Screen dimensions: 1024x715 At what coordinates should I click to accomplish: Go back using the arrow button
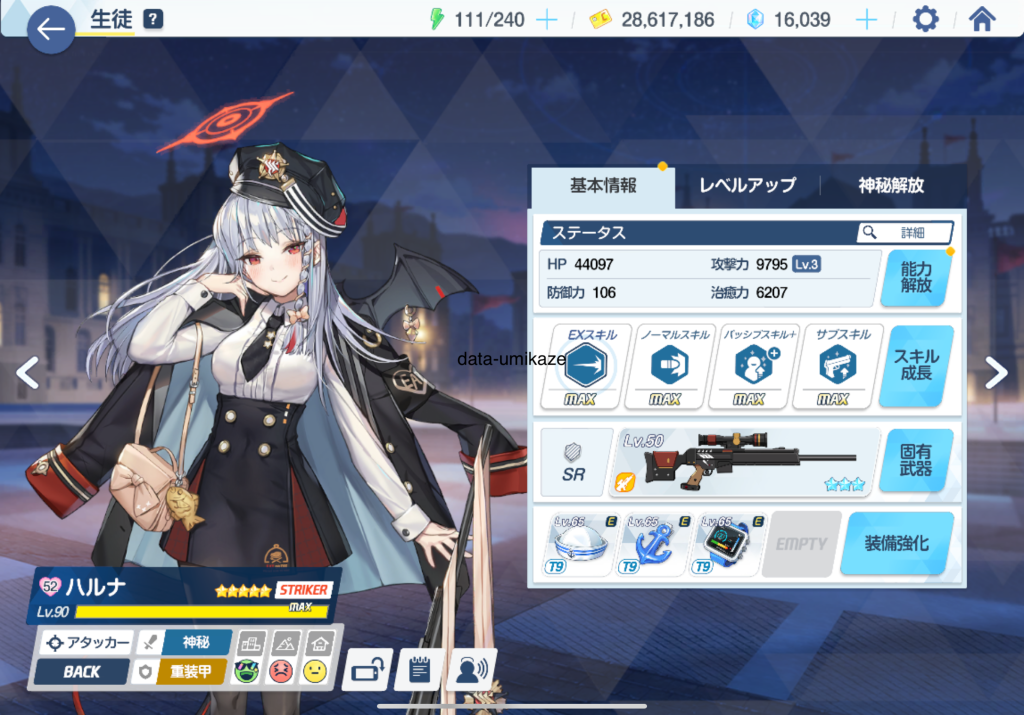click(50, 28)
